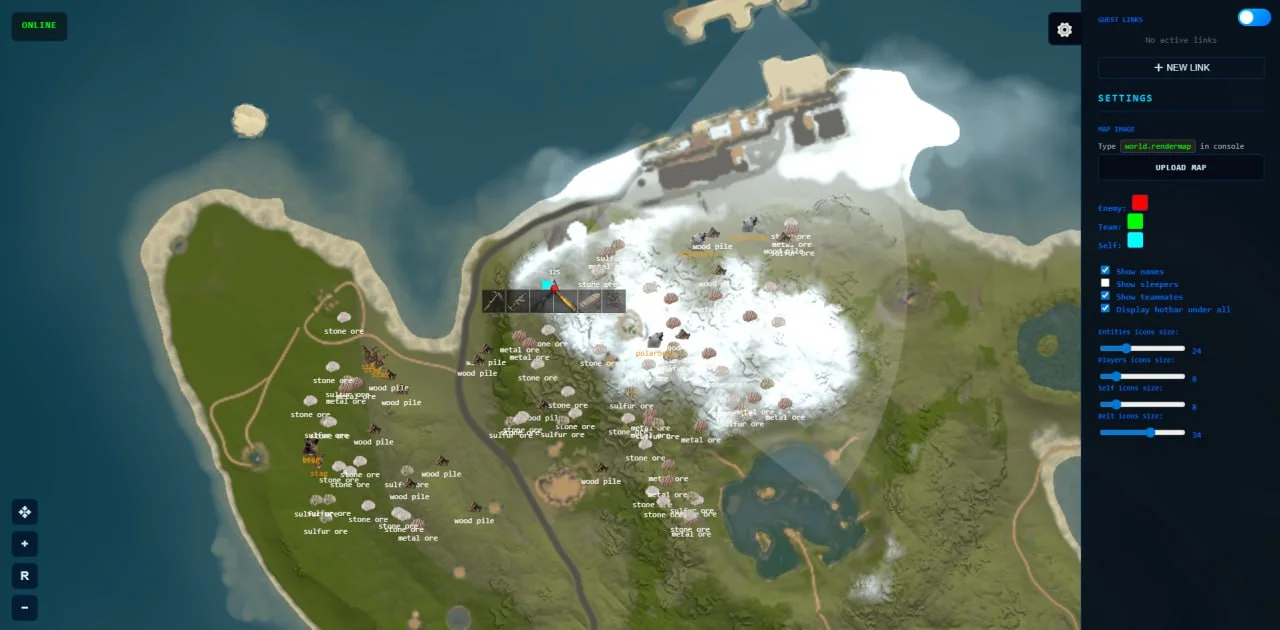The image size is (1280, 630).
Task: Select the pickaxe slot in the hotbar
Action: coord(494,301)
